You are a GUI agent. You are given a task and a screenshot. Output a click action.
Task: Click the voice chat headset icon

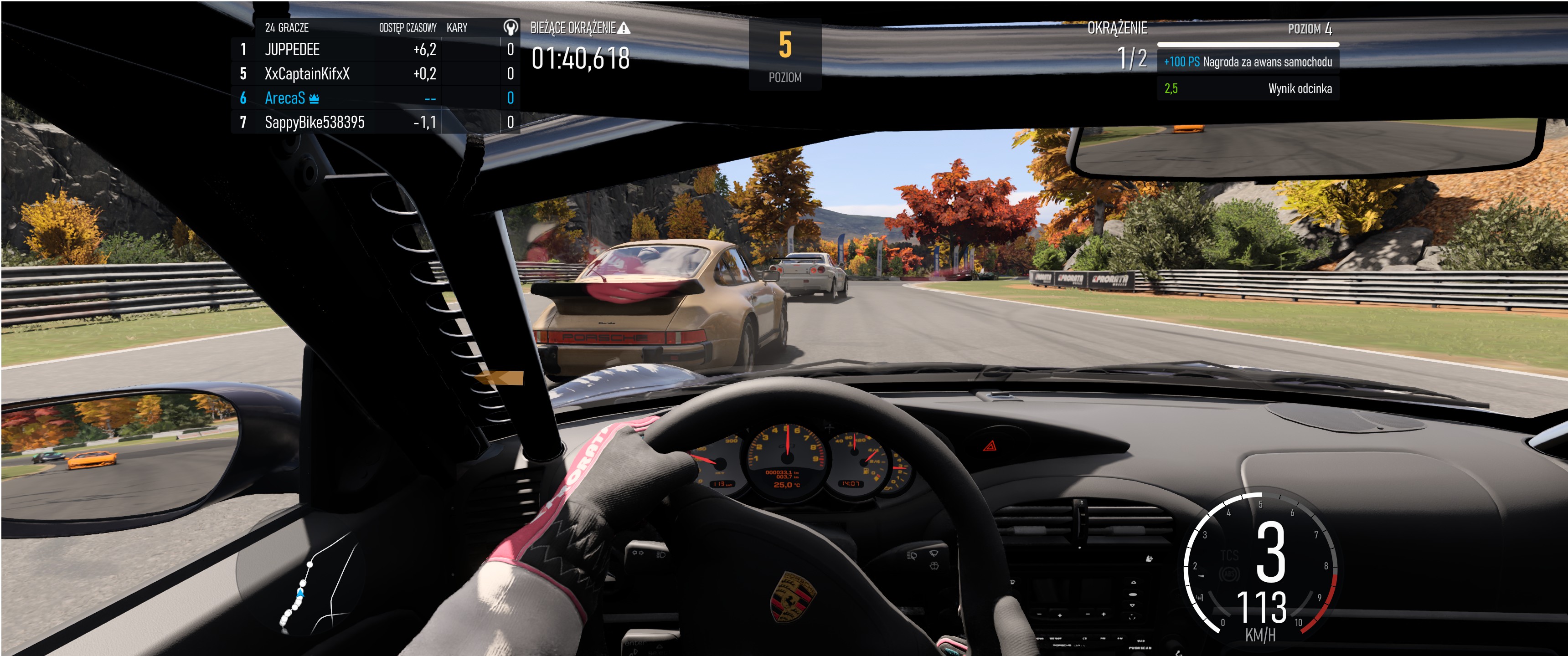tap(510, 27)
